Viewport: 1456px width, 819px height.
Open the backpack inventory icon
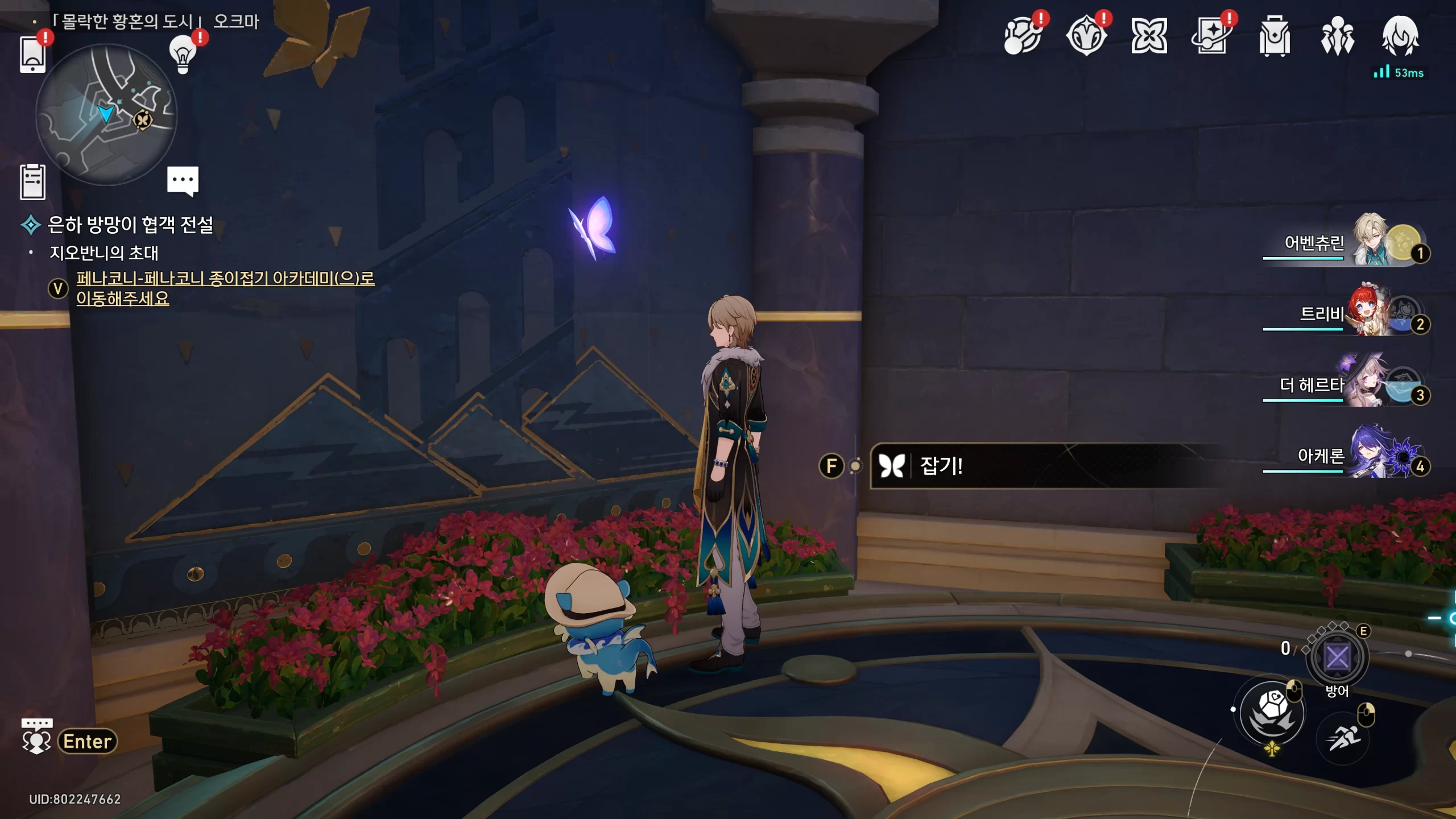click(x=1275, y=36)
